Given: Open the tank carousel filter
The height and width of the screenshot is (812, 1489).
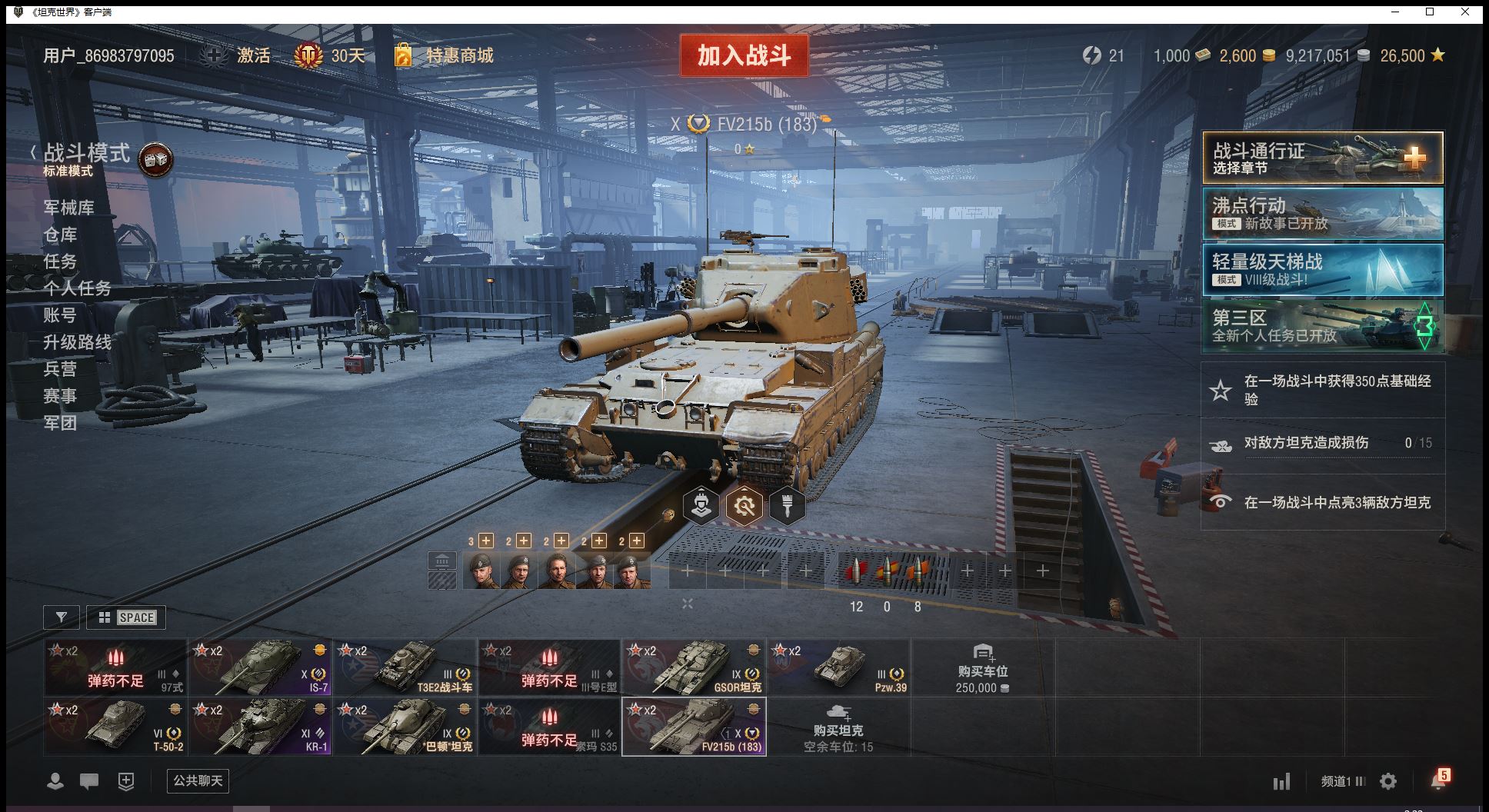Looking at the screenshot, I should pyautogui.click(x=62, y=617).
